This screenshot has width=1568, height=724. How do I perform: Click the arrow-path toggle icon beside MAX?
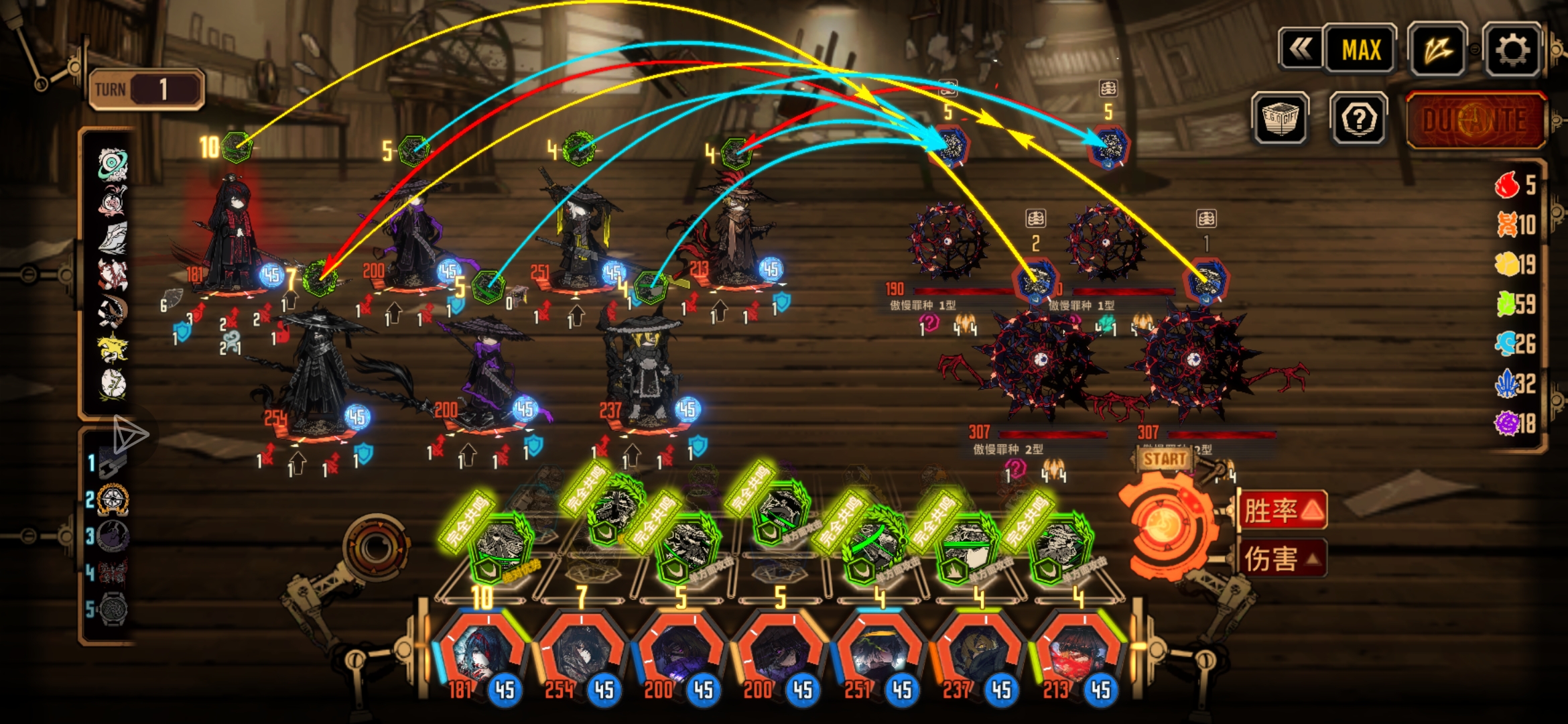pyautogui.click(x=1437, y=50)
